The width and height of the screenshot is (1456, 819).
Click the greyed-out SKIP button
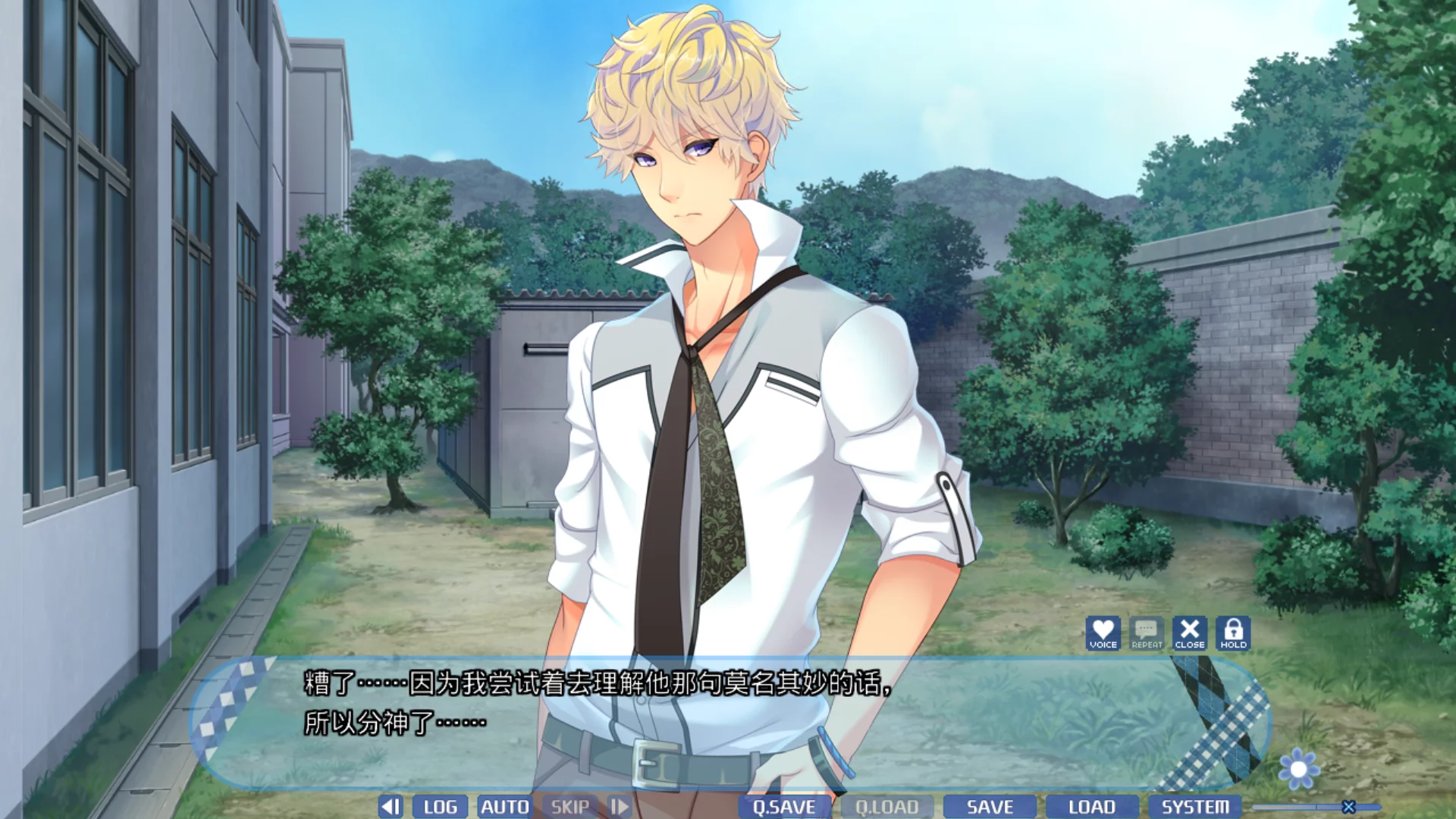click(570, 807)
